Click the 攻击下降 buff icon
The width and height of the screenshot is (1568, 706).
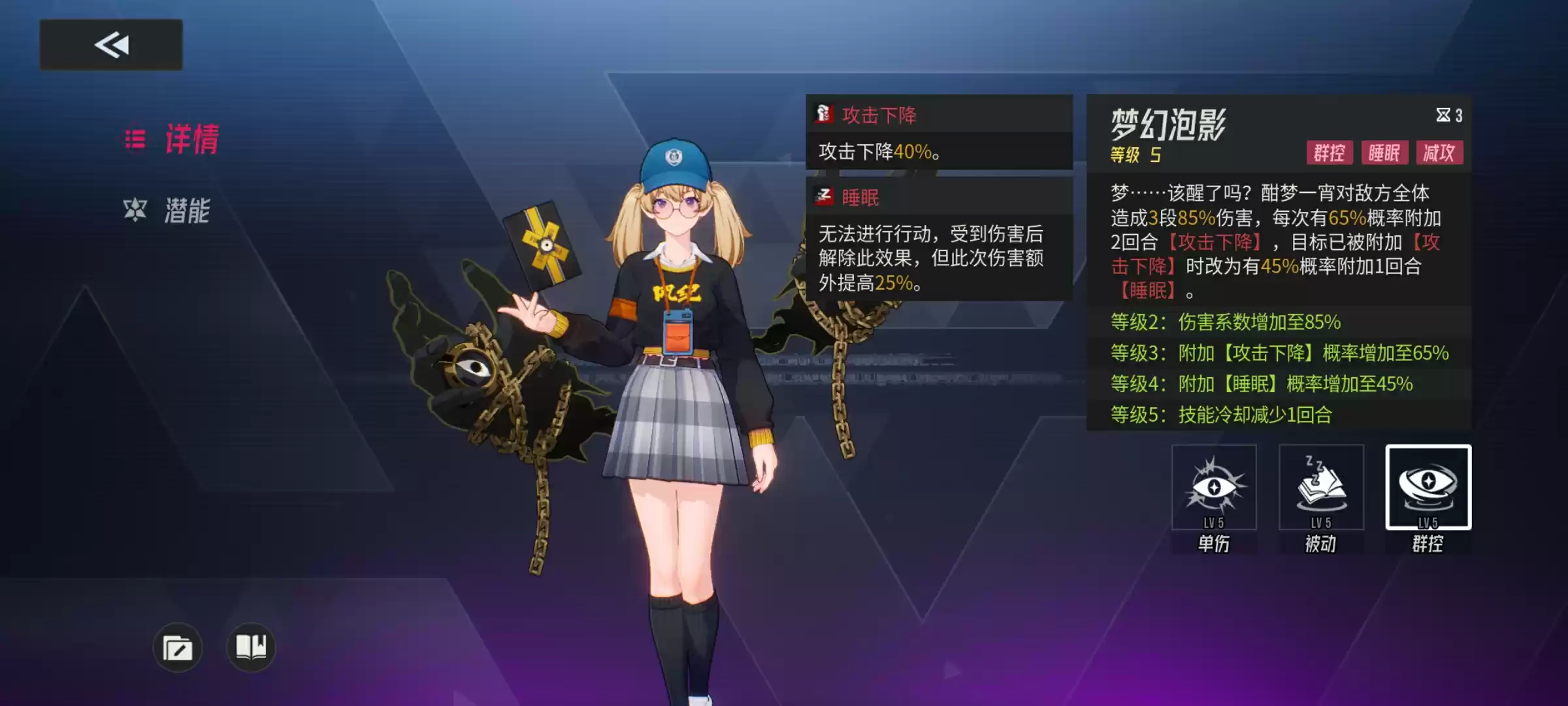(x=823, y=112)
